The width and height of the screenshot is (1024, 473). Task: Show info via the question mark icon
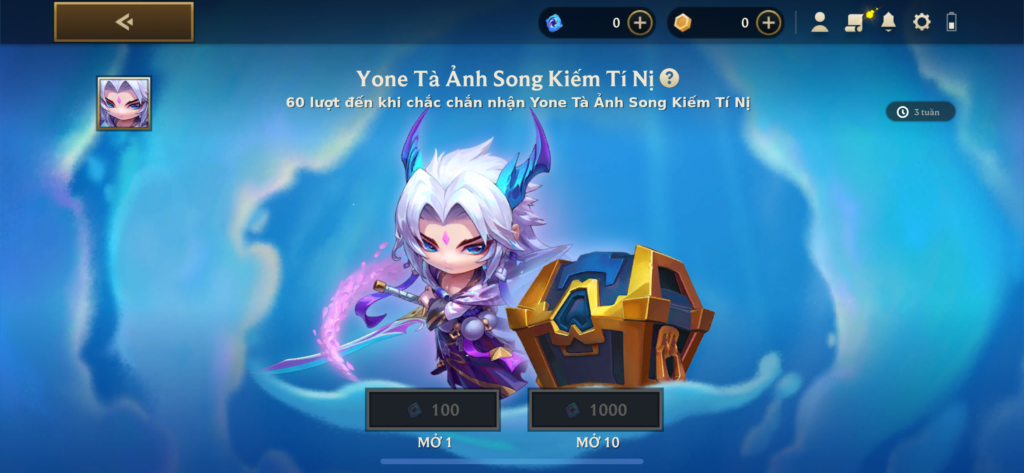(x=670, y=78)
